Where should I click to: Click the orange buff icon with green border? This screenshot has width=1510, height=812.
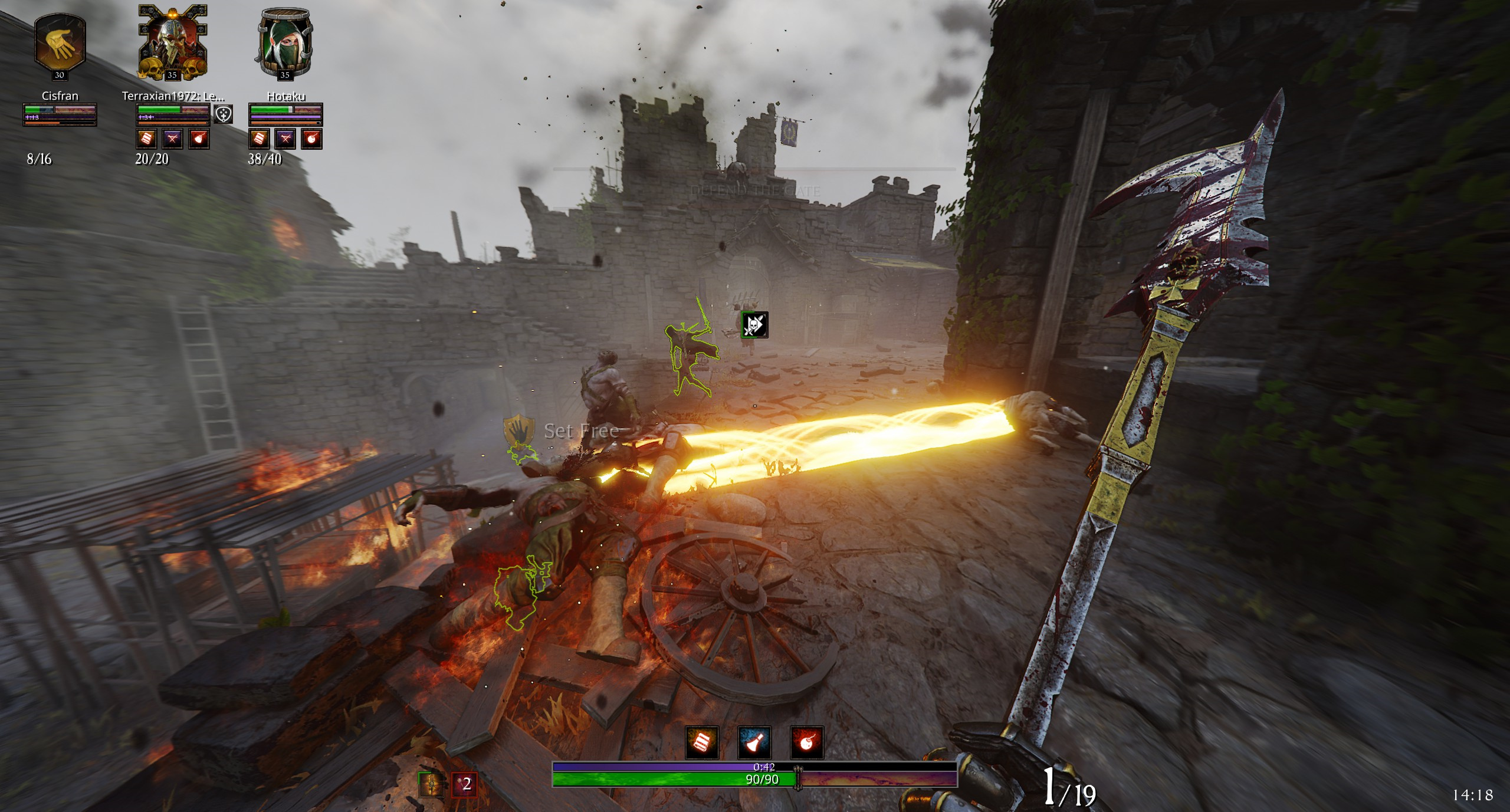(x=432, y=784)
